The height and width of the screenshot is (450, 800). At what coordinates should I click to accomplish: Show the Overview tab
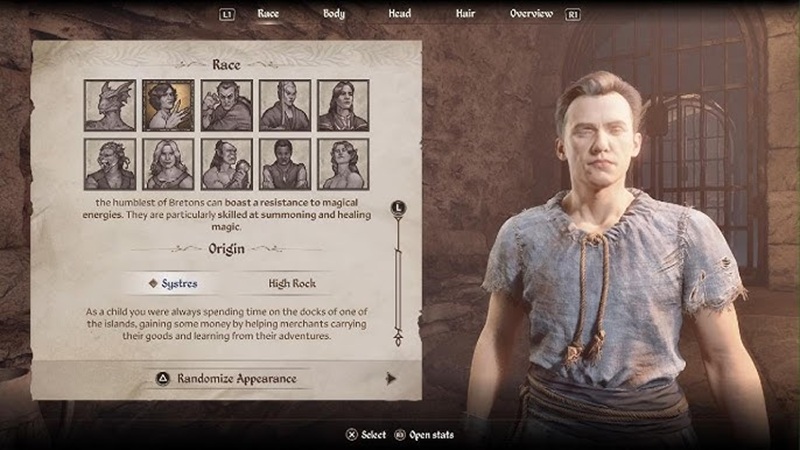click(x=531, y=14)
